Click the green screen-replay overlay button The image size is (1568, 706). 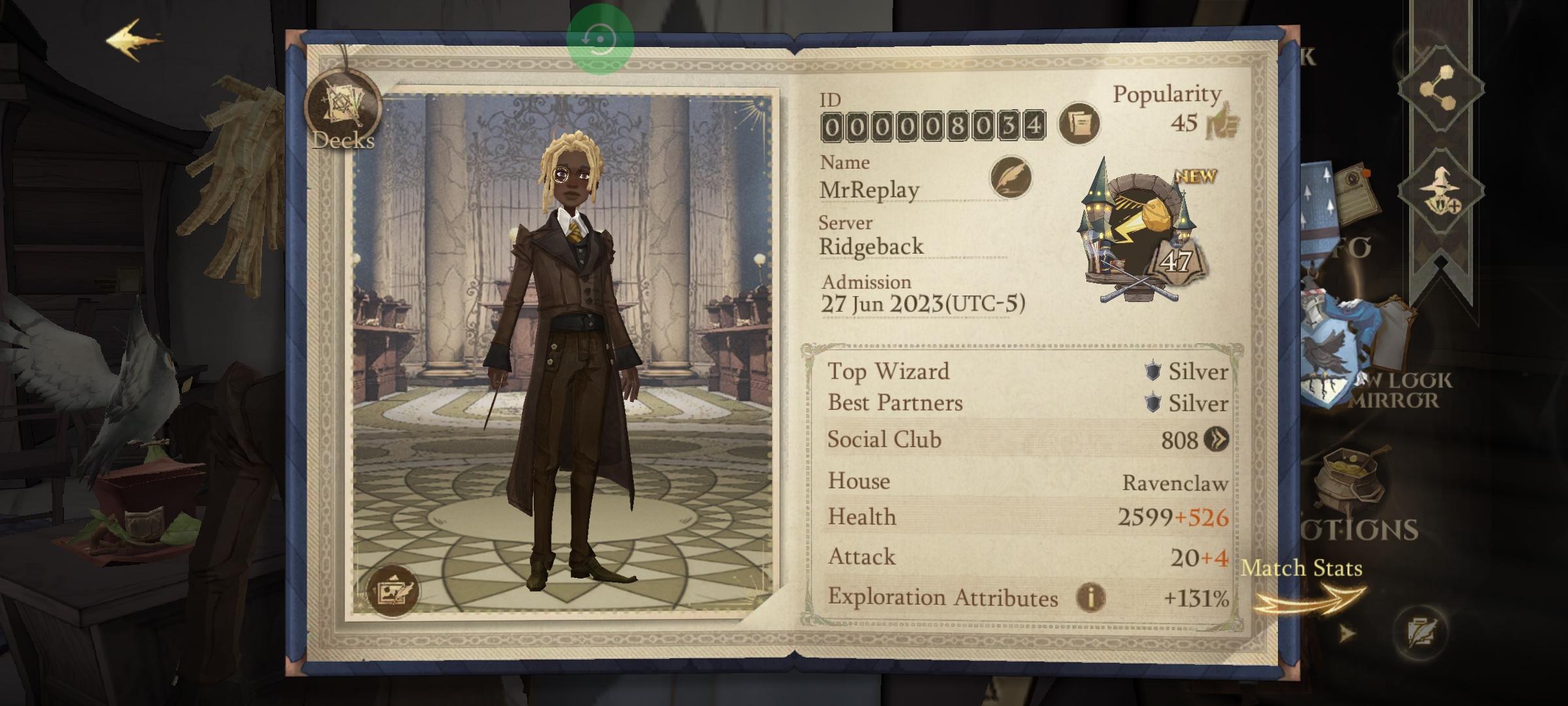600,39
